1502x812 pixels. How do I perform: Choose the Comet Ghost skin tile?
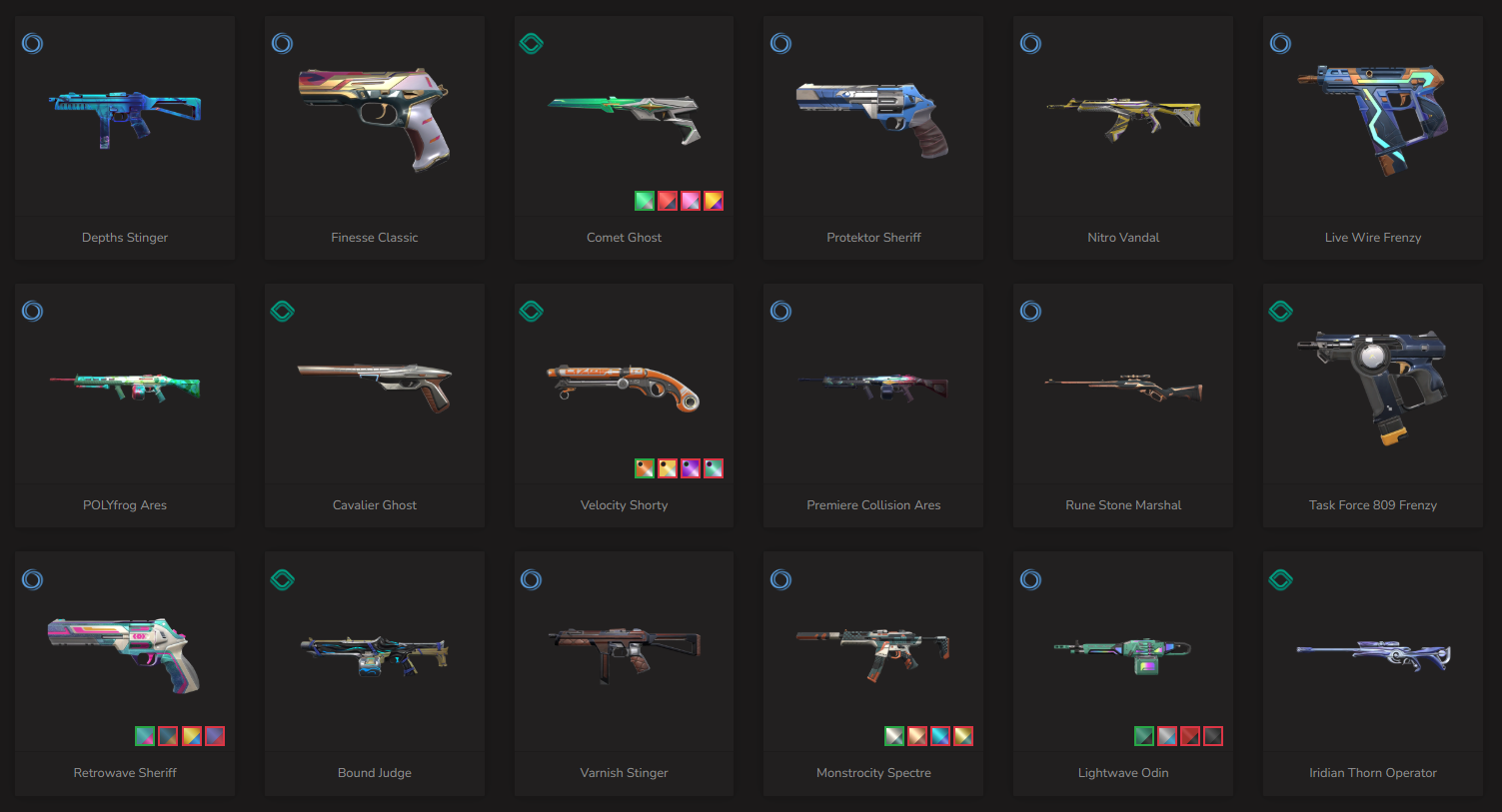click(x=624, y=120)
